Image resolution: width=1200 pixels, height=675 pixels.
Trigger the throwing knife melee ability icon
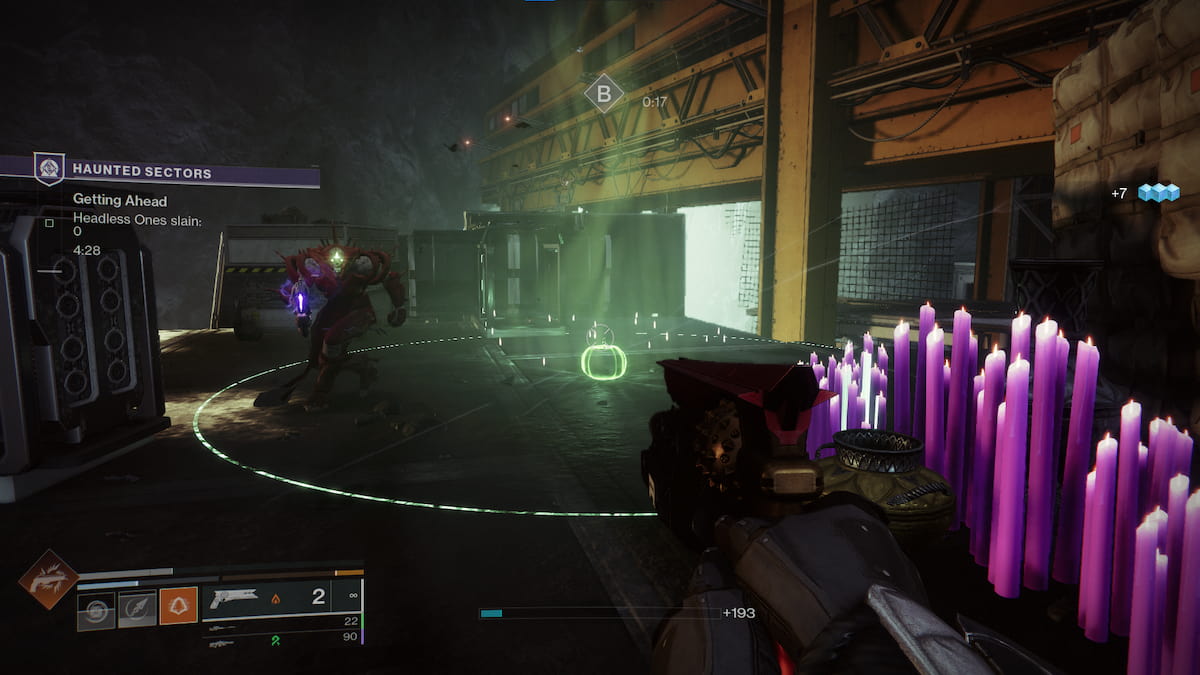pos(138,609)
